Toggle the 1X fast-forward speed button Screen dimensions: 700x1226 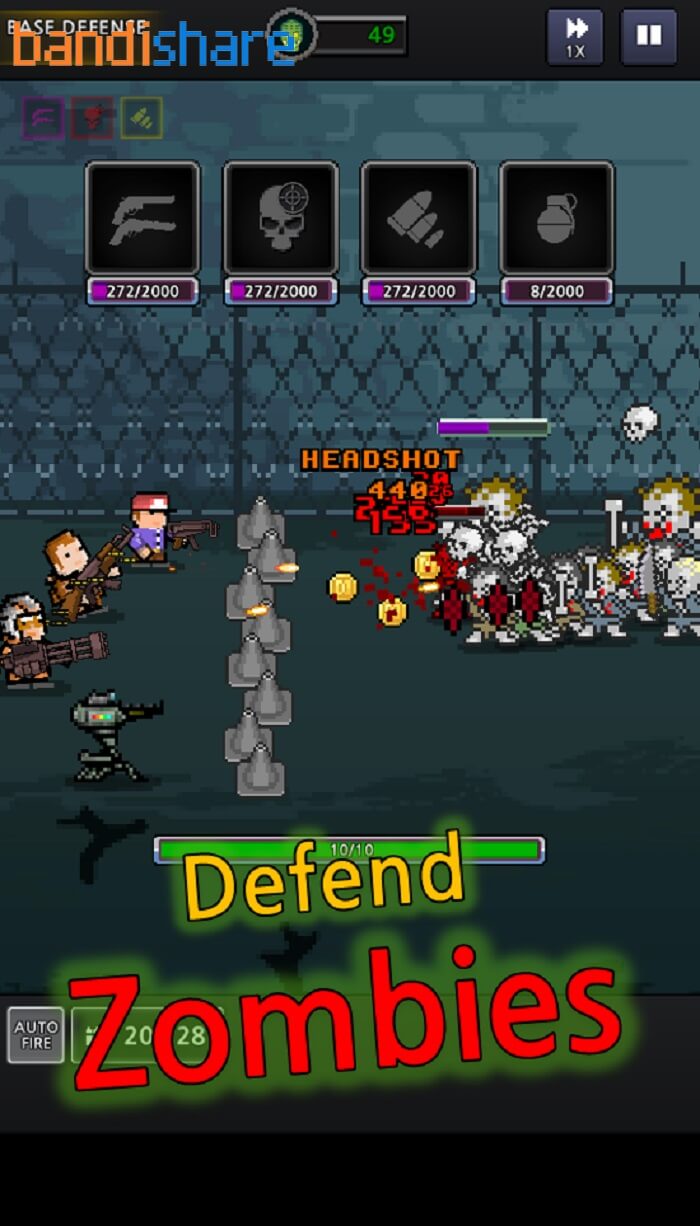click(575, 38)
